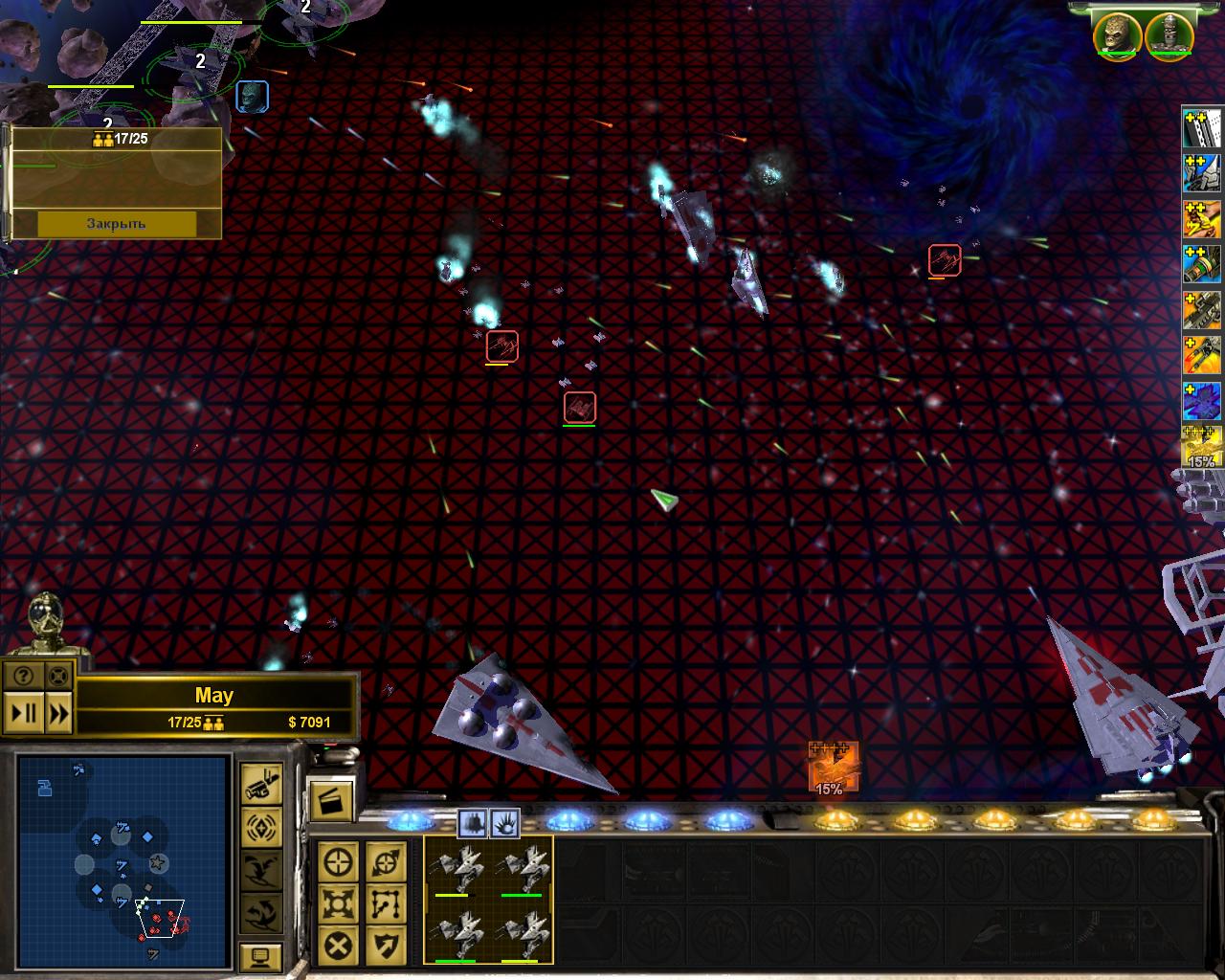This screenshot has height=980, width=1225.
Task: Open the question mark help button
Action: tap(23, 677)
